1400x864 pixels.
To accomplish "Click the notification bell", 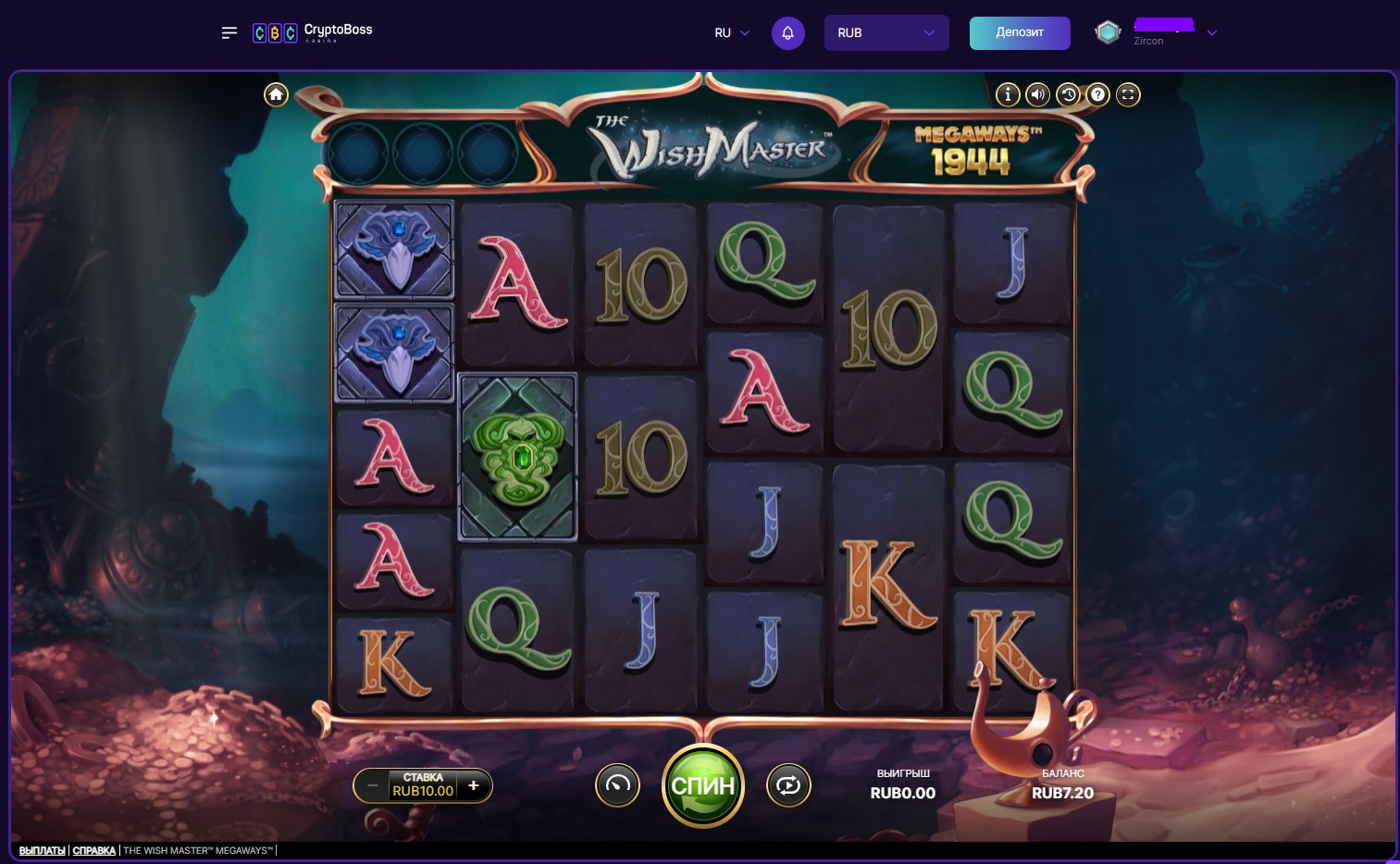I will pos(788,32).
